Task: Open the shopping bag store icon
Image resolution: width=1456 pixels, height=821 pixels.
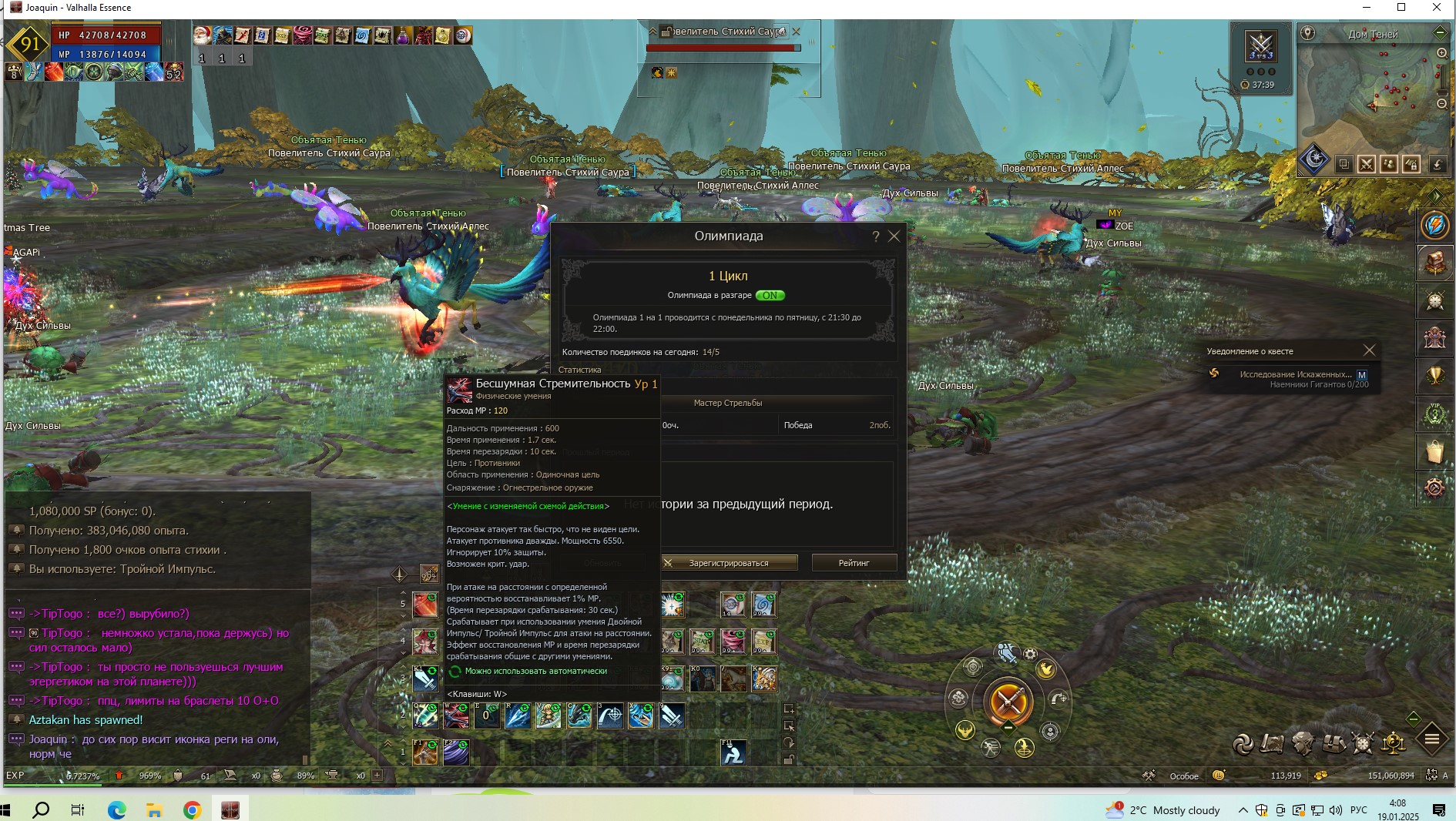Action: (x=1434, y=451)
